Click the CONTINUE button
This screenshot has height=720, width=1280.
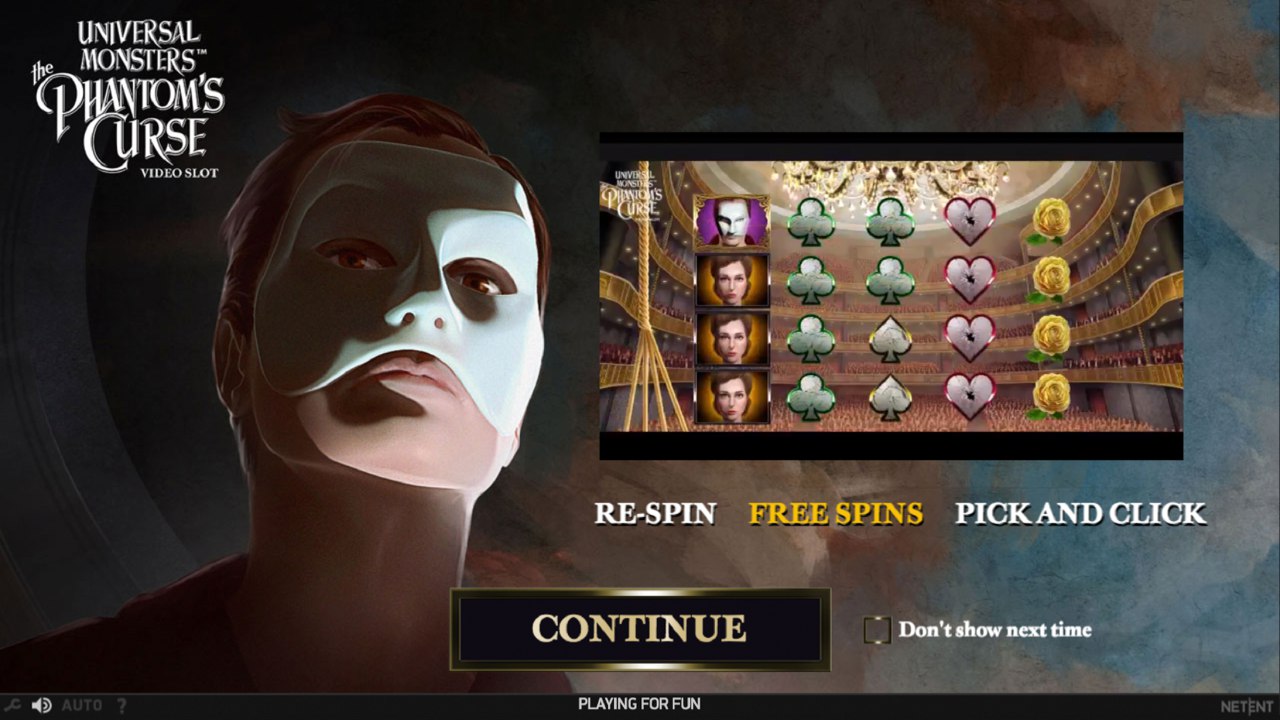point(640,628)
